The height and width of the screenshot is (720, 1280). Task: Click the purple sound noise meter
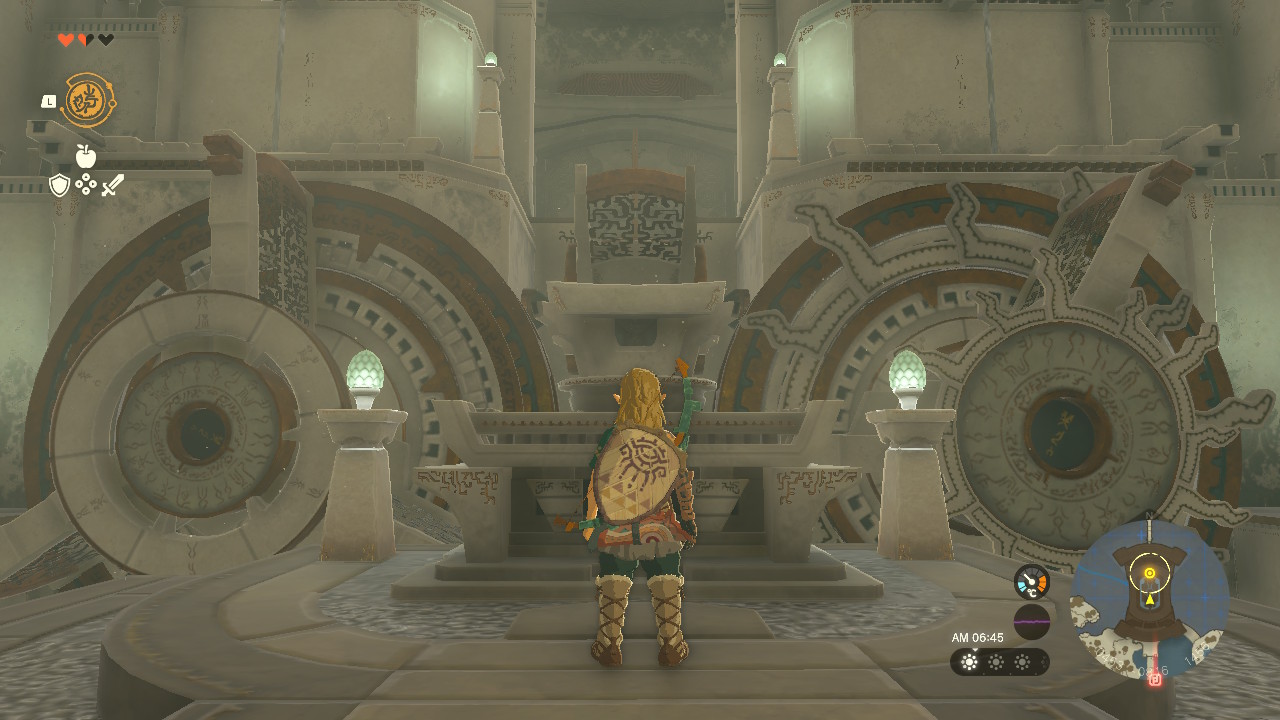tap(1031, 621)
